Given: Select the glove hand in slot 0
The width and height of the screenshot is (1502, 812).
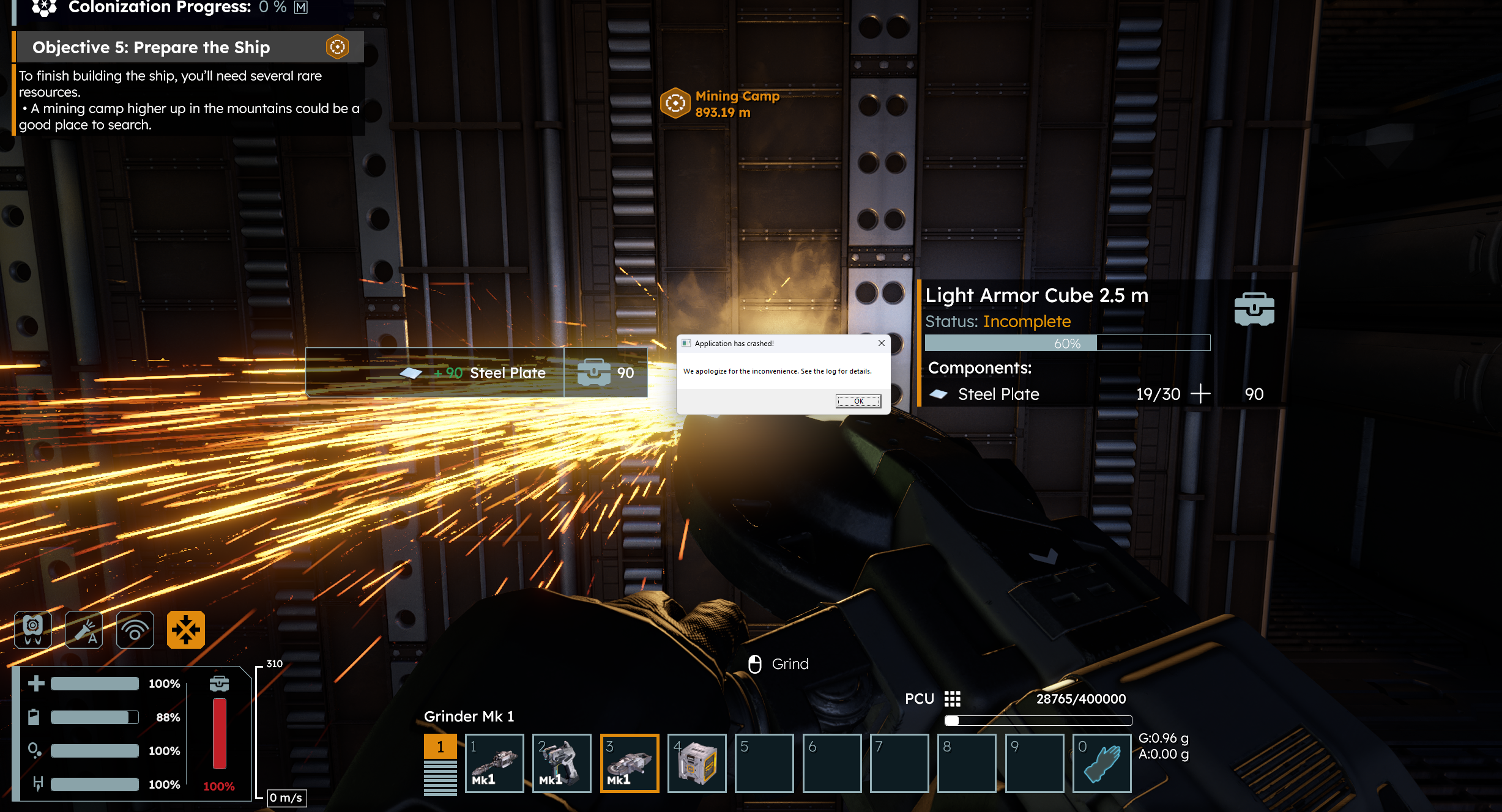Looking at the screenshot, I should 1101,763.
